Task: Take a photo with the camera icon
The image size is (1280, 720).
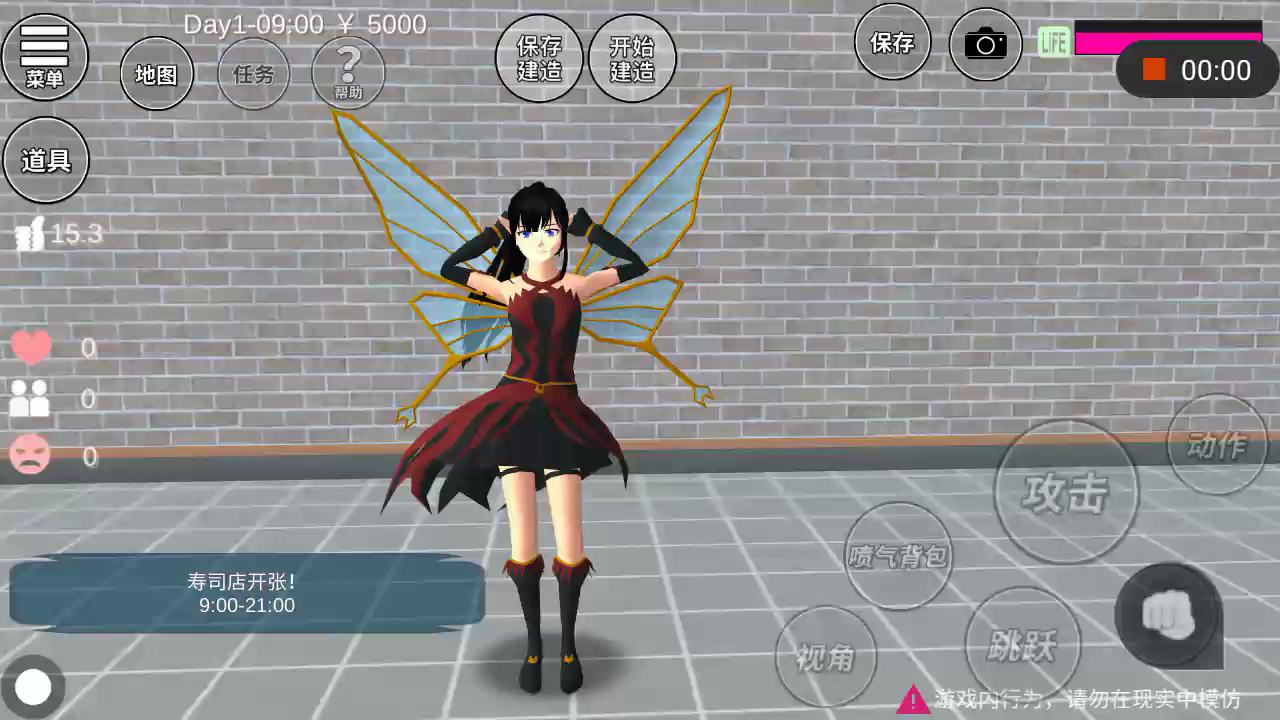Action: click(x=985, y=44)
